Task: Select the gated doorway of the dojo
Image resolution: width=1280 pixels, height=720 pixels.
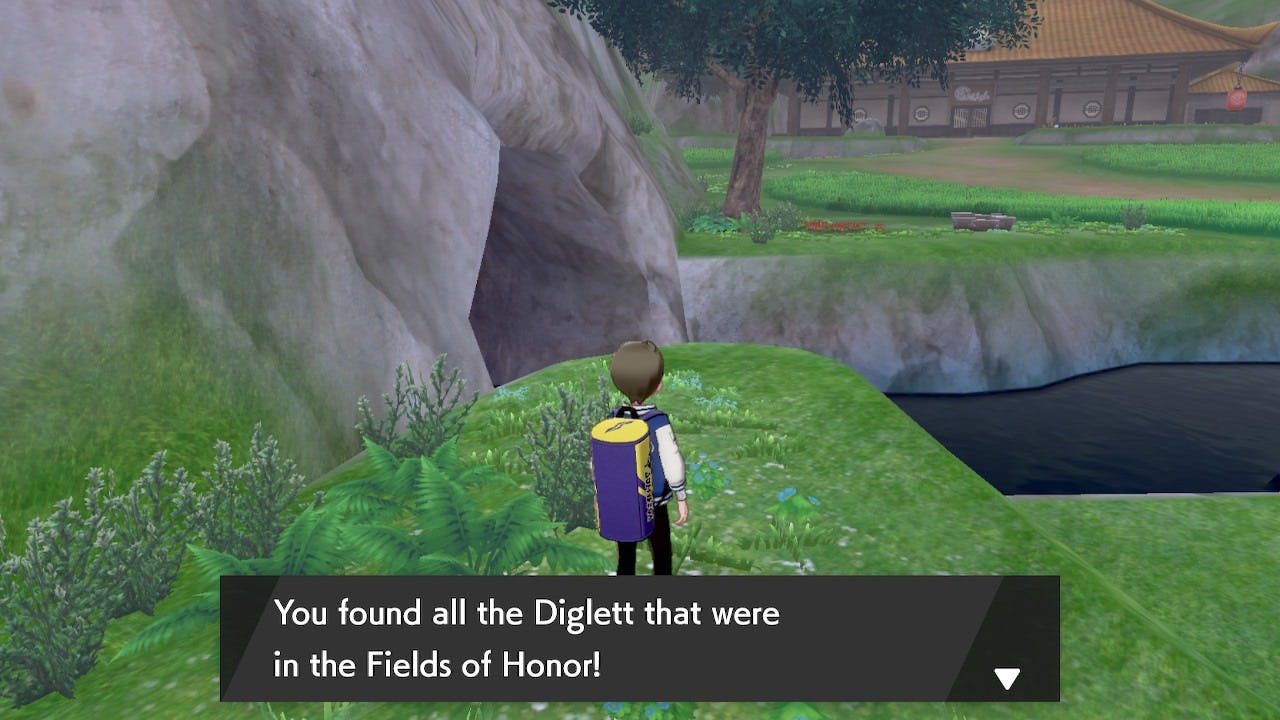Action: coord(970,115)
